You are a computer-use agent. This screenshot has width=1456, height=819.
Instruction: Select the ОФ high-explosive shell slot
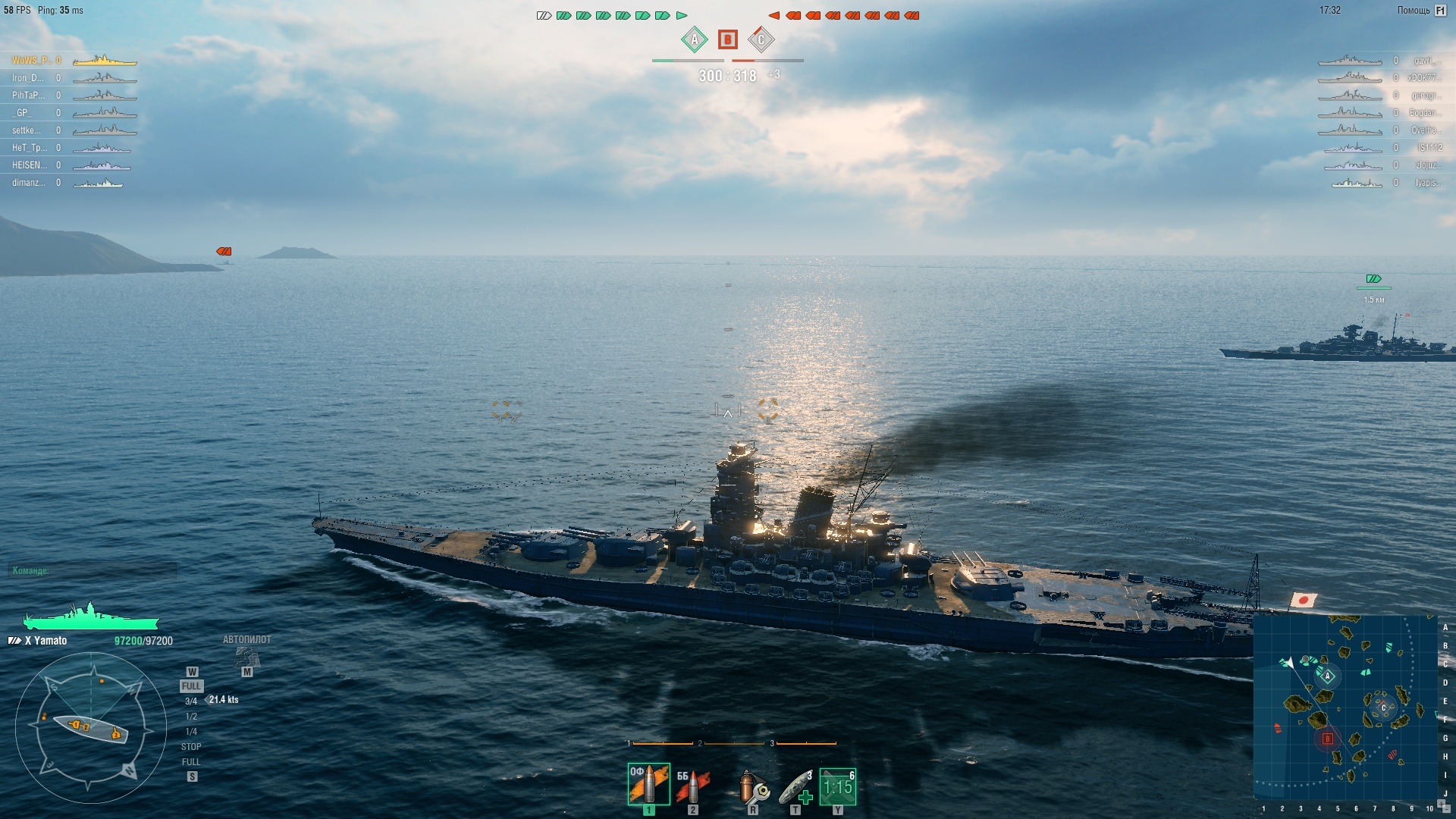pyautogui.click(x=648, y=784)
